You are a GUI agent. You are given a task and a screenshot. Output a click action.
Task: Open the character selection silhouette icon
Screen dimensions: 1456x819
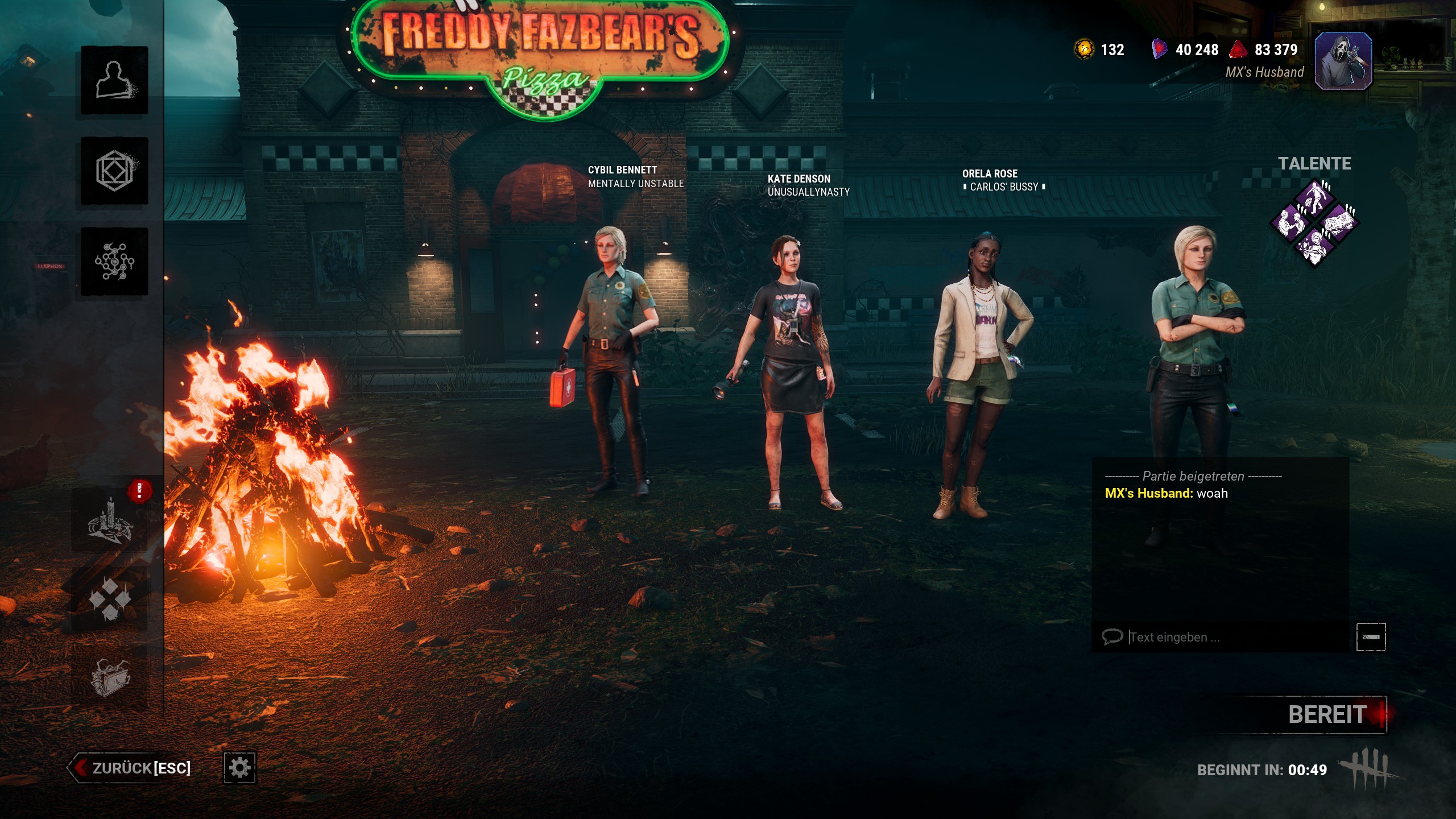114,80
